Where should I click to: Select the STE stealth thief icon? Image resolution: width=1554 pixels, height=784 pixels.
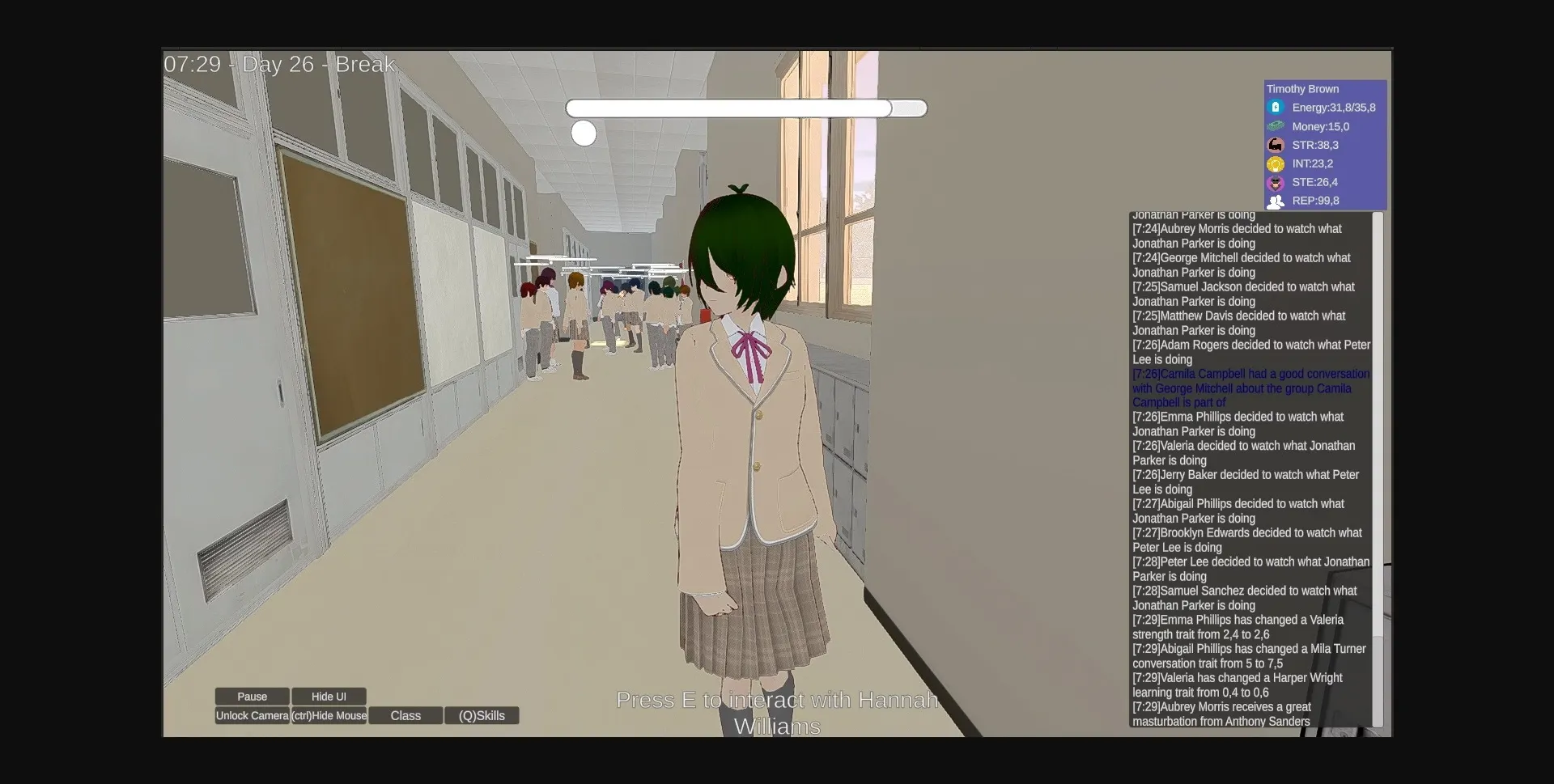pos(1276,182)
